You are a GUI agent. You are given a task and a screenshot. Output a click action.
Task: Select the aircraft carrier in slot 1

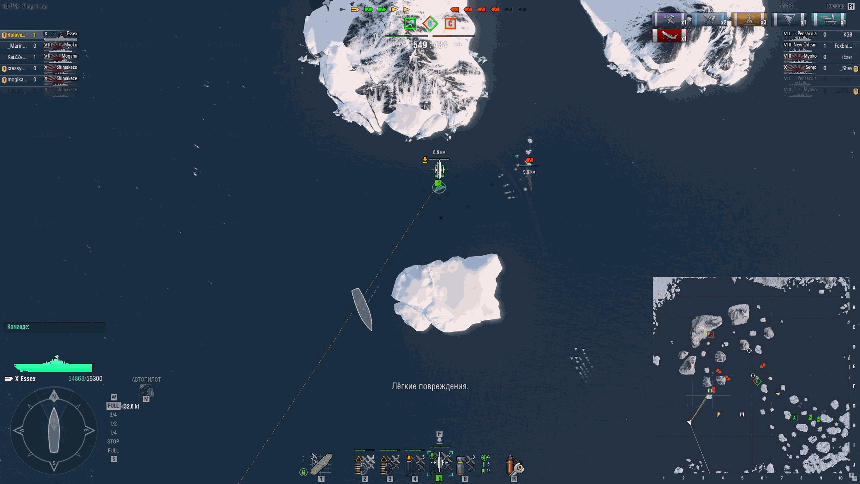pos(319,463)
